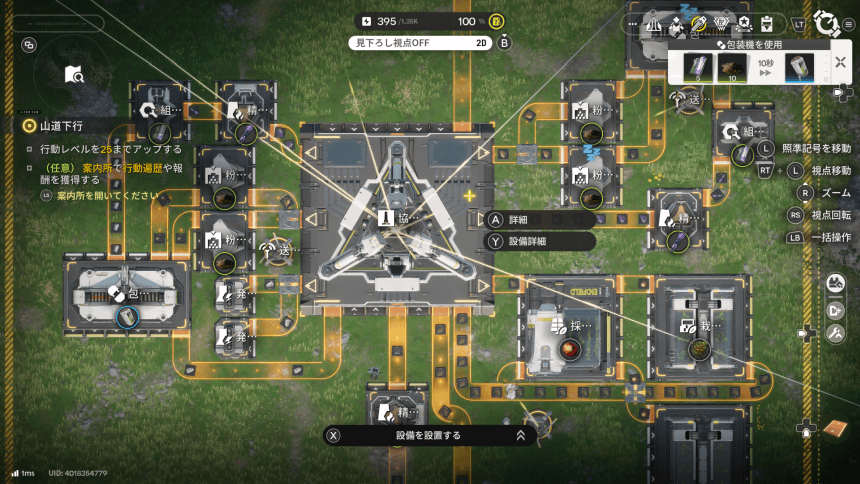This screenshot has width=860, height=484.
Task: Select the purple-green ingredient slot showing 5
Action: (696, 68)
